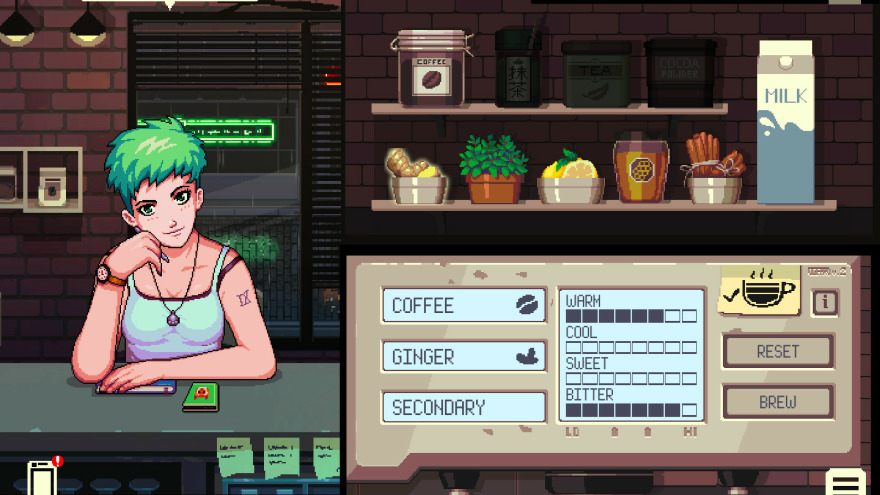
Task: Select the cocoa powder tin
Action: [x=680, y=73]
